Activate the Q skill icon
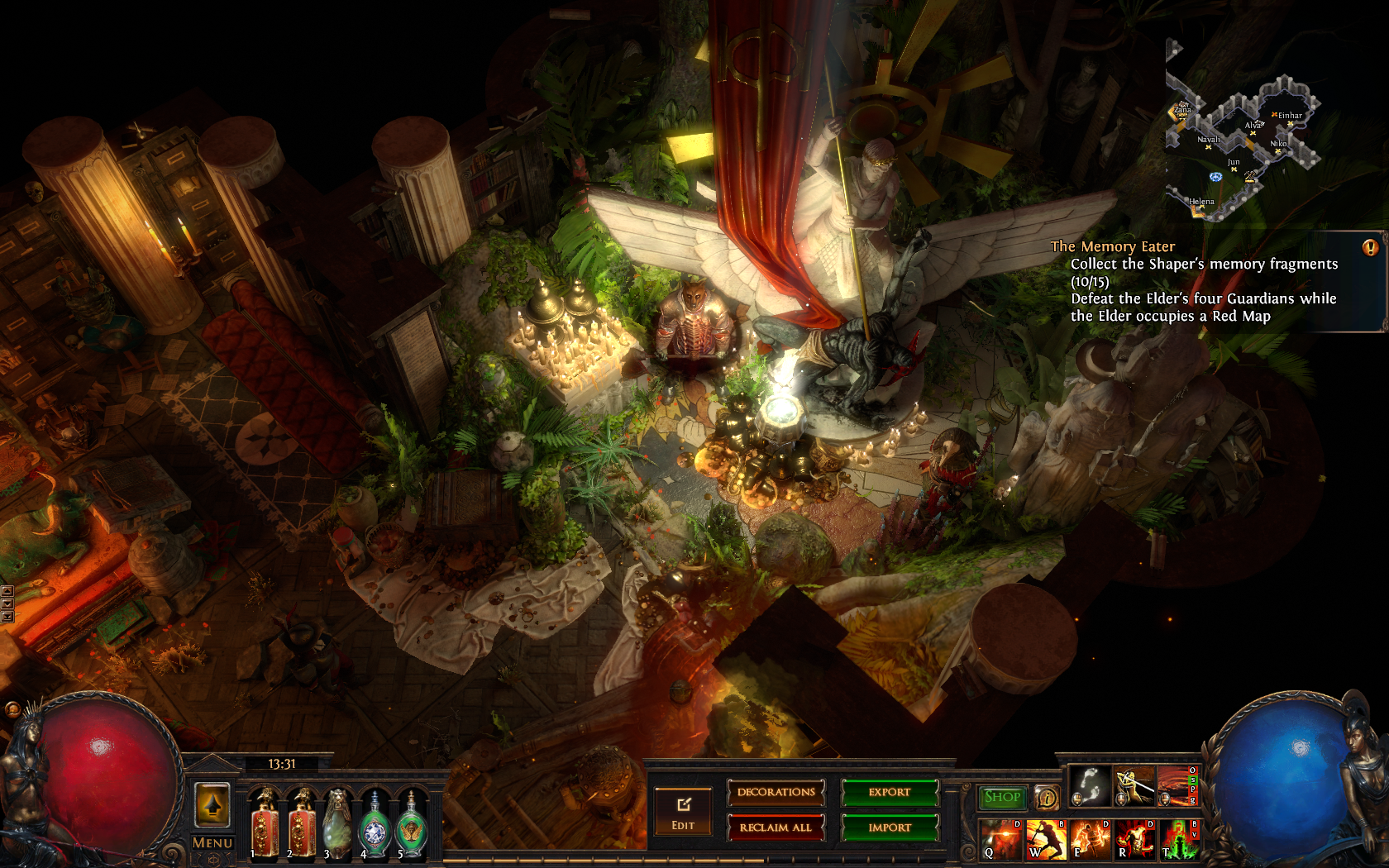This screenshot has height=868, width=1389. [x=1001, y=839]
